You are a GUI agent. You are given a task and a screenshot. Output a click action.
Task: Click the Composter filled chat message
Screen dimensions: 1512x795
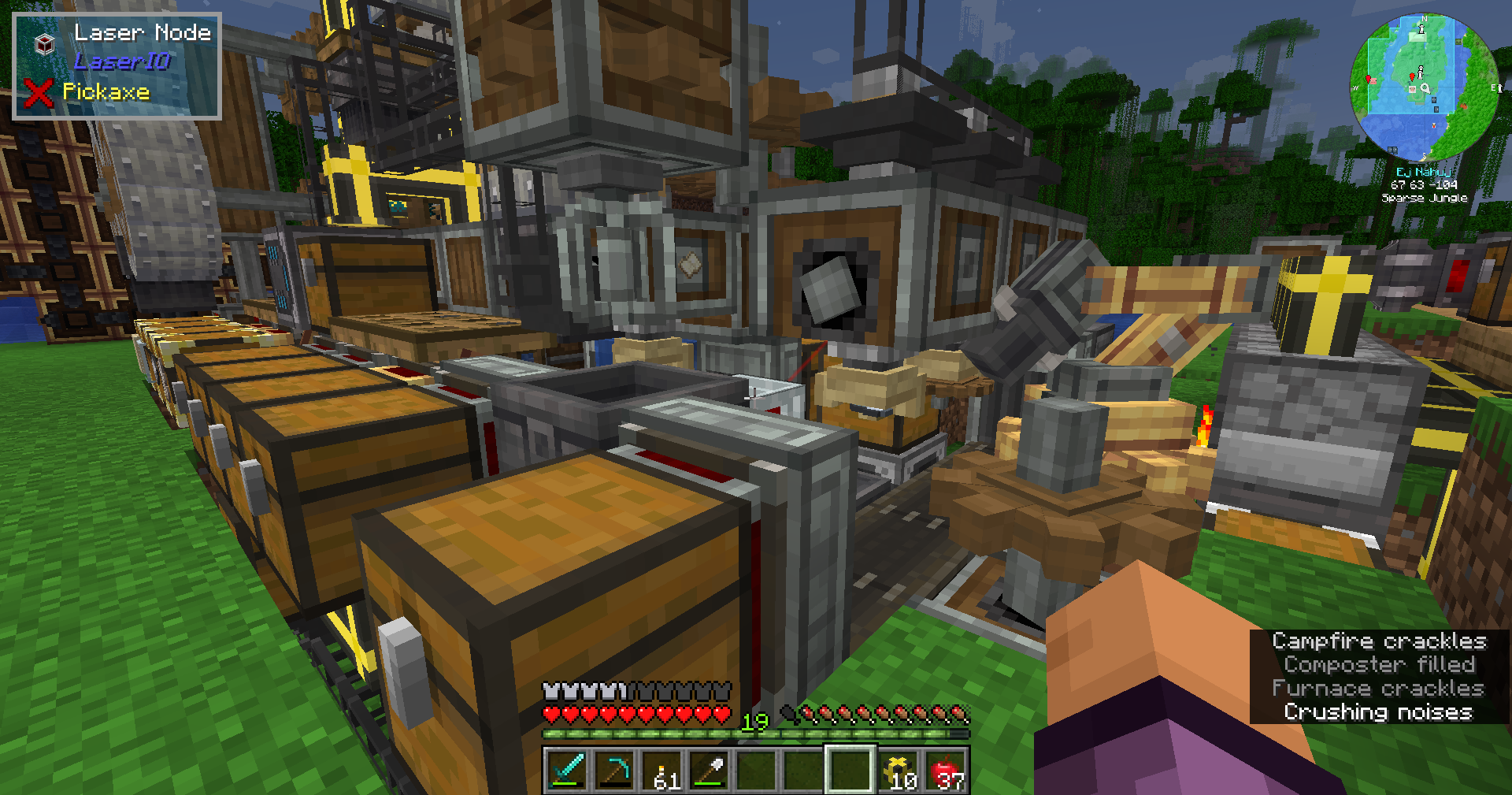click(1379, 664)
